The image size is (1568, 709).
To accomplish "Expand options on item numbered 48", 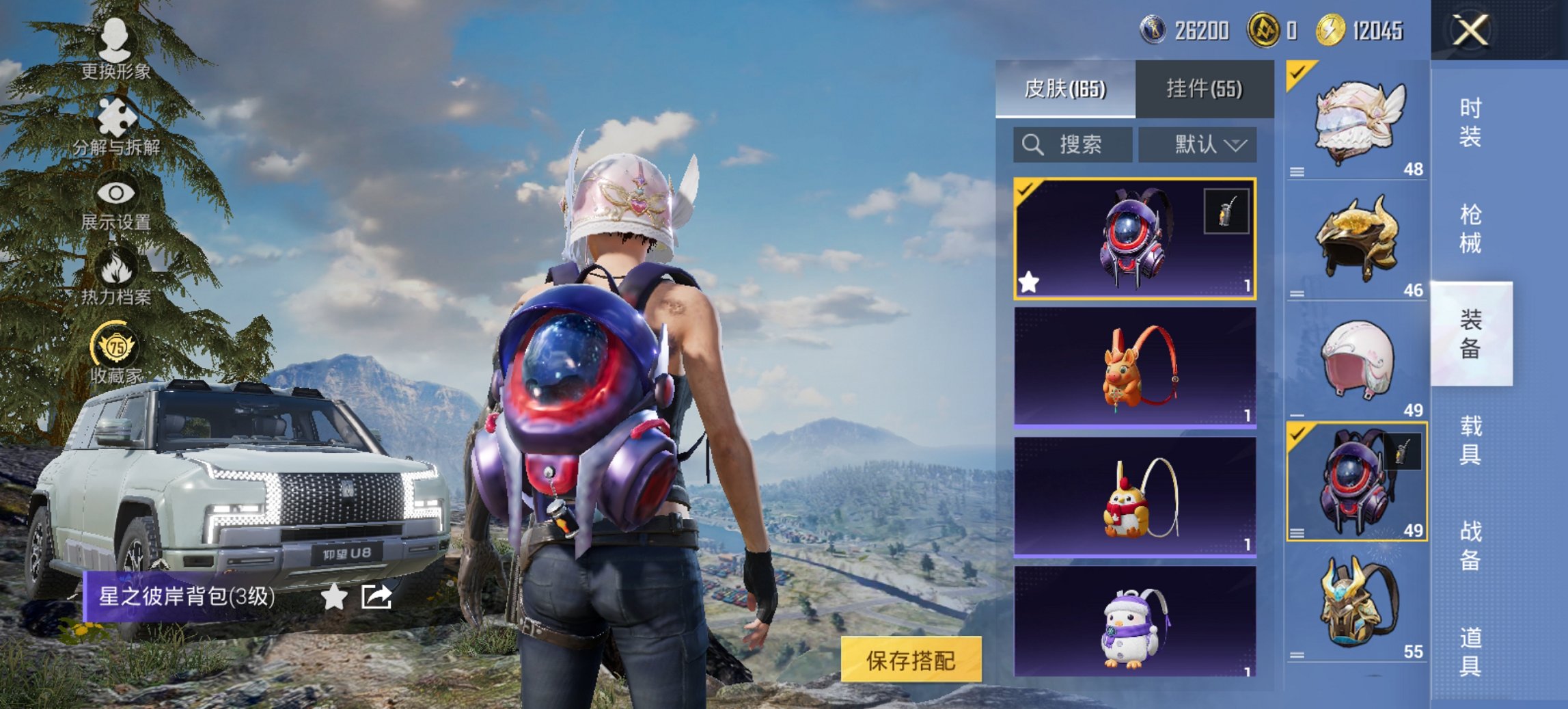I will pos(1297,172).
